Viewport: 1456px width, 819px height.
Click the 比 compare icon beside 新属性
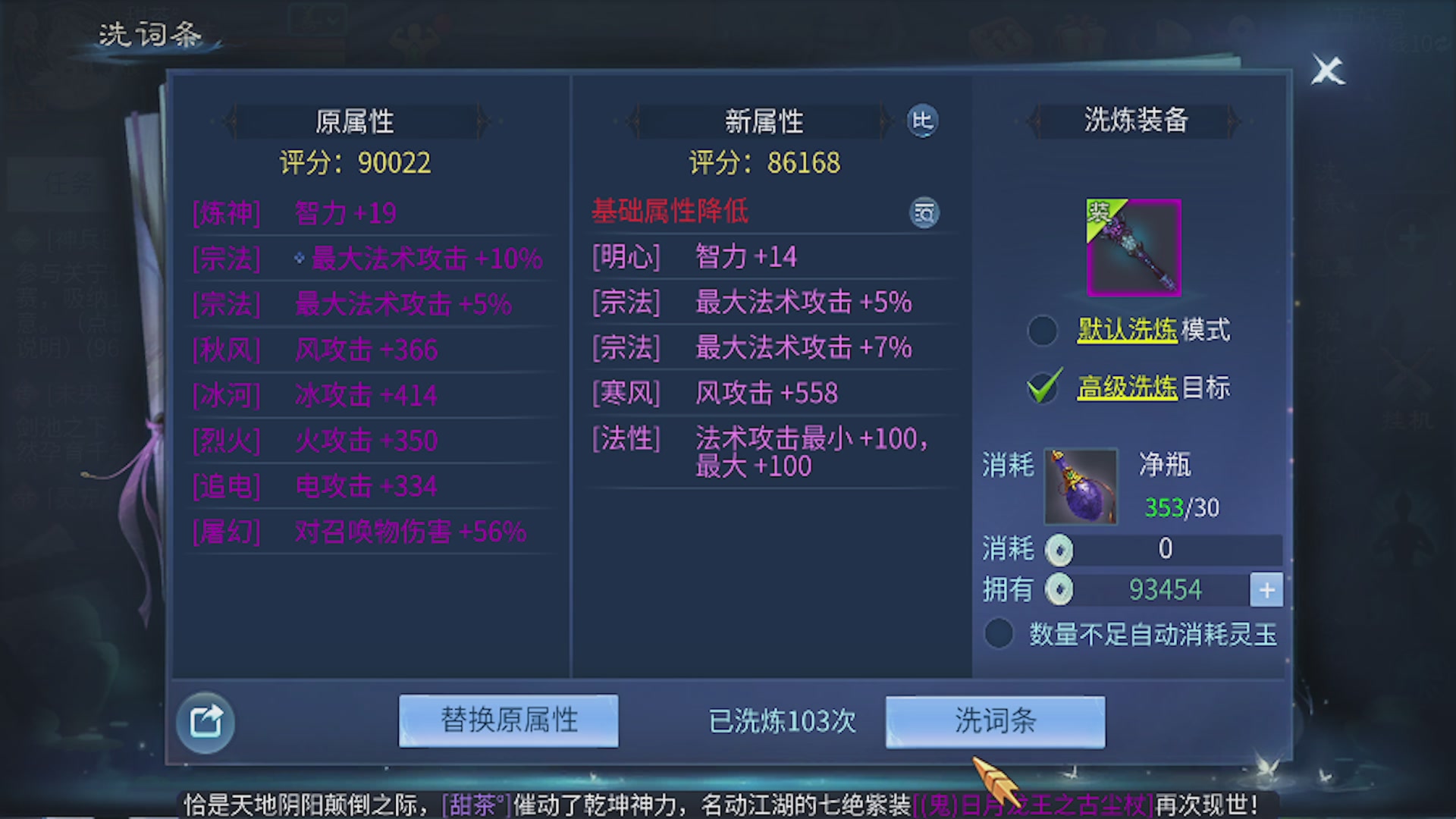pos(921,121)
